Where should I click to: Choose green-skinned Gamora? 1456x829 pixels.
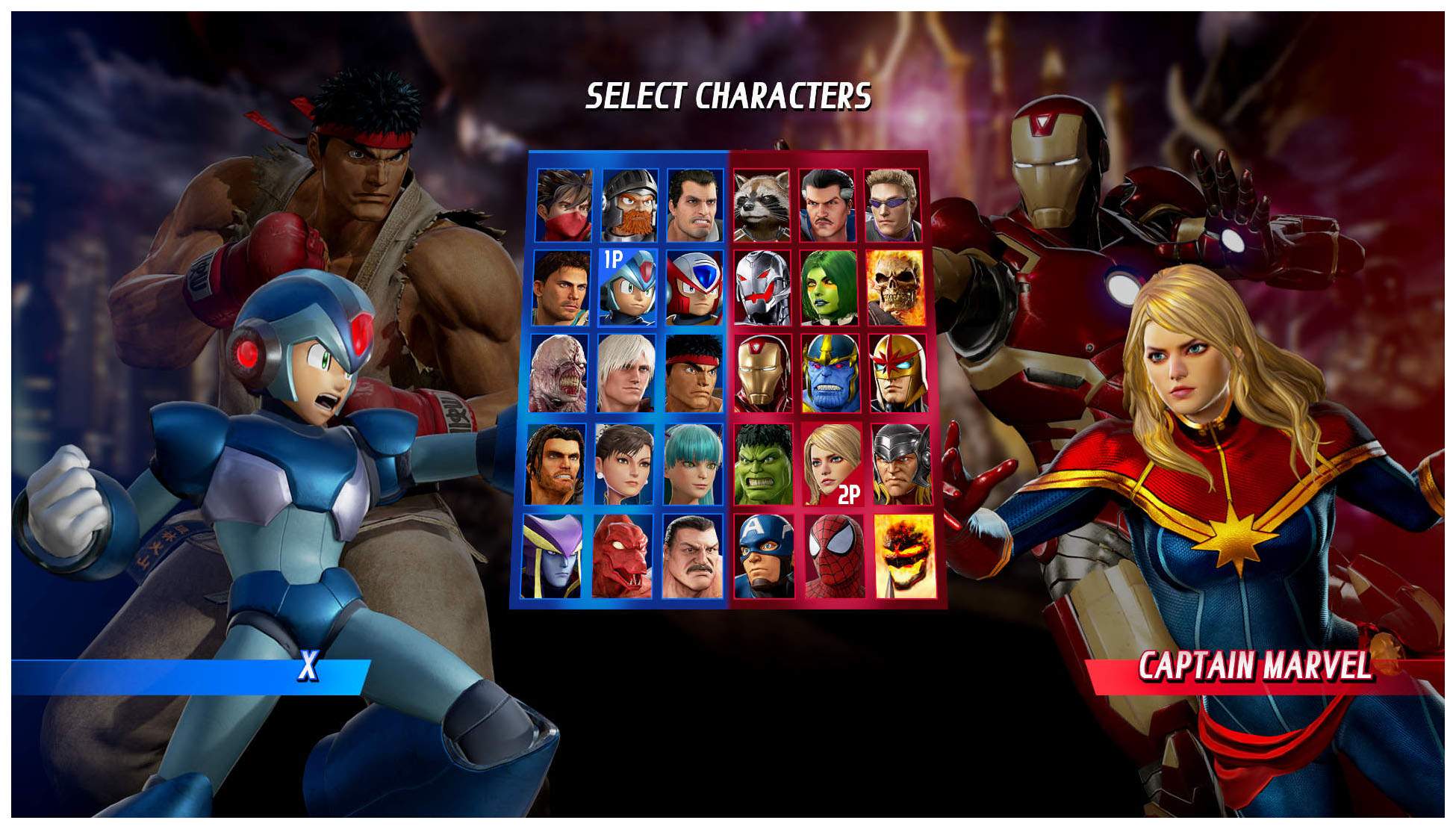[x=829, y=288]
